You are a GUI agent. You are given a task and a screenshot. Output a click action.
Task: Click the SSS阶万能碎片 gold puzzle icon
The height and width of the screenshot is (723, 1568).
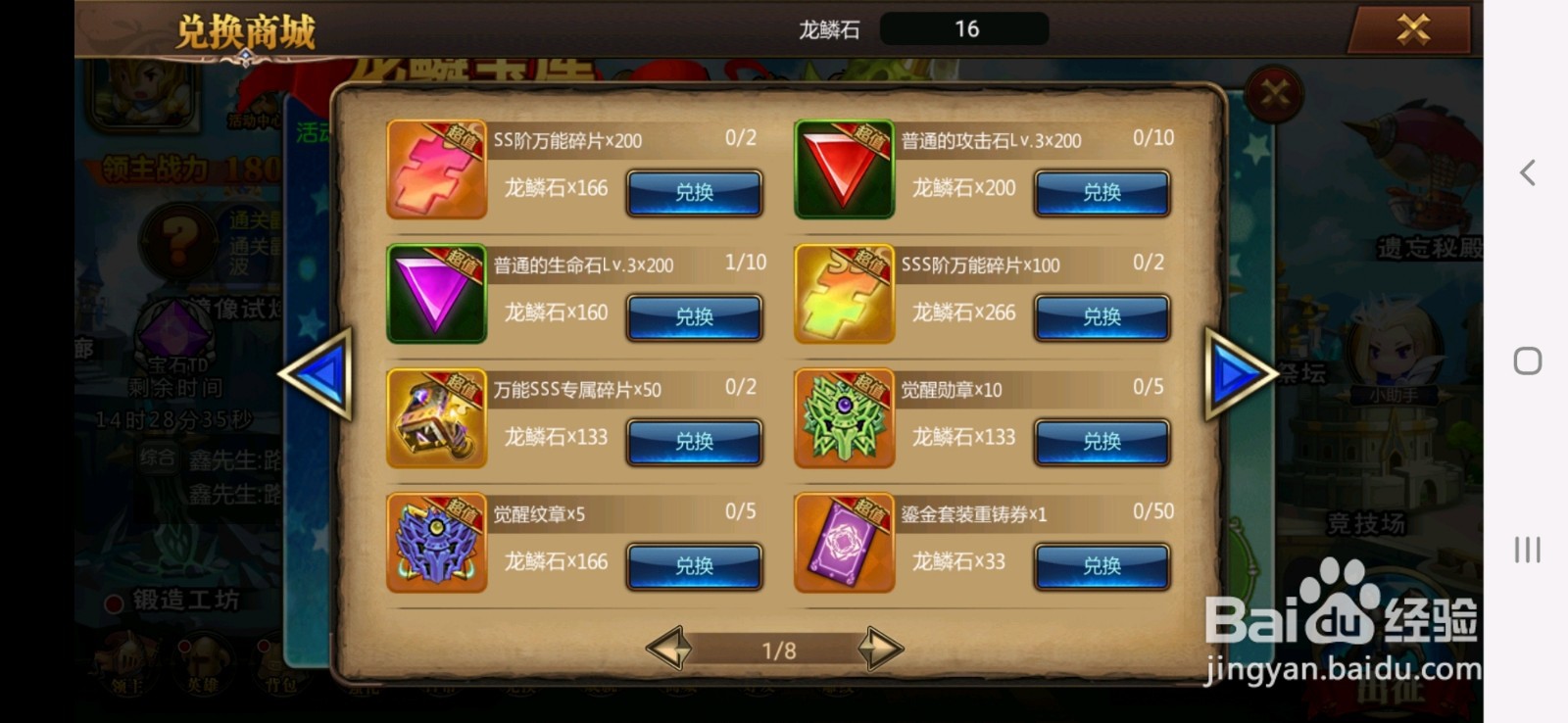click(x=845, y=292)
